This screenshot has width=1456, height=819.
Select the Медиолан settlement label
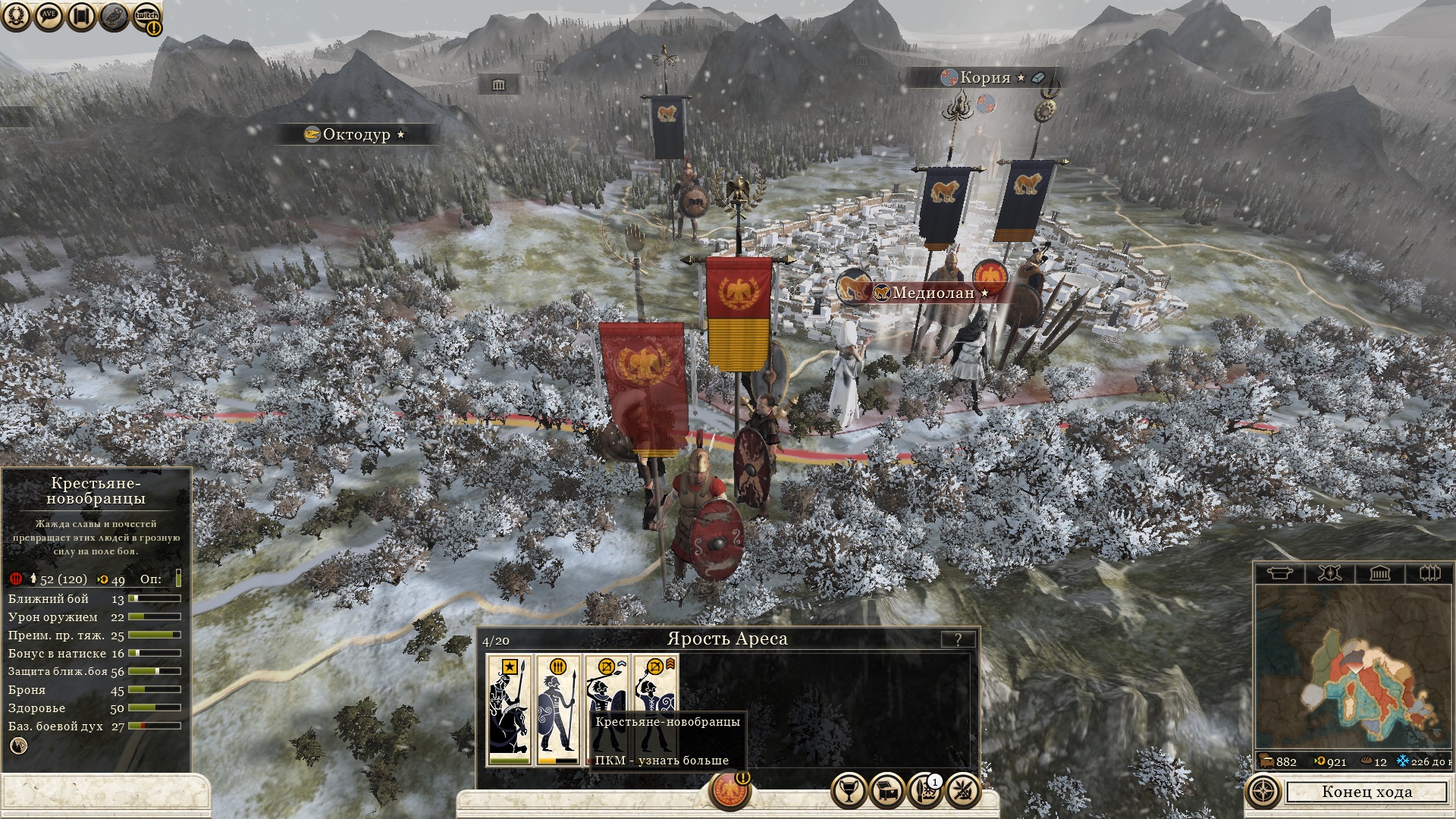(933, 293)
